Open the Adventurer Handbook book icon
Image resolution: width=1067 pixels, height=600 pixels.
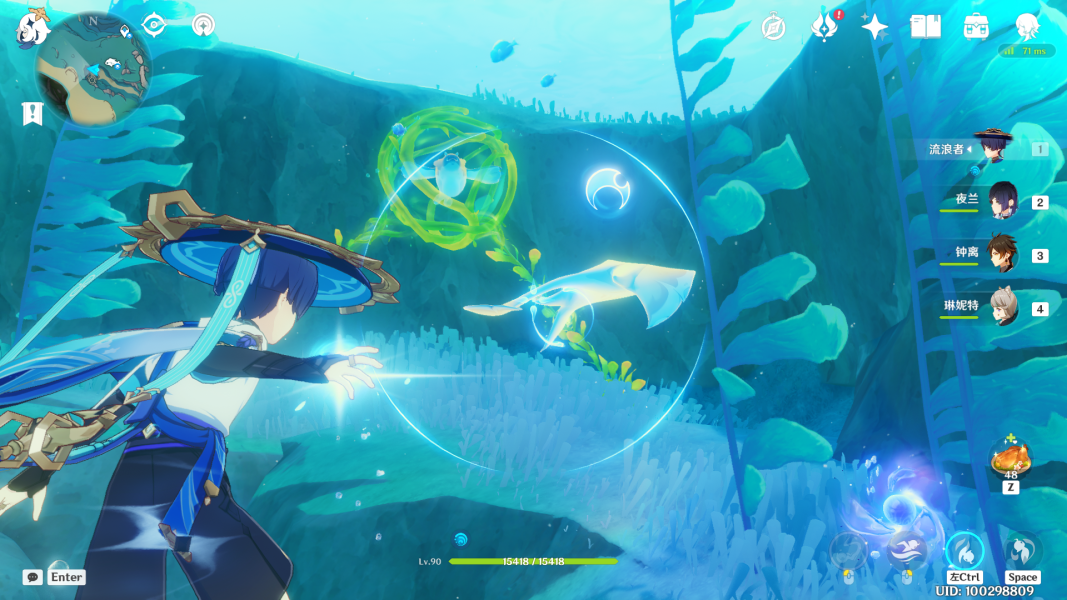click(x=925, y=27)
